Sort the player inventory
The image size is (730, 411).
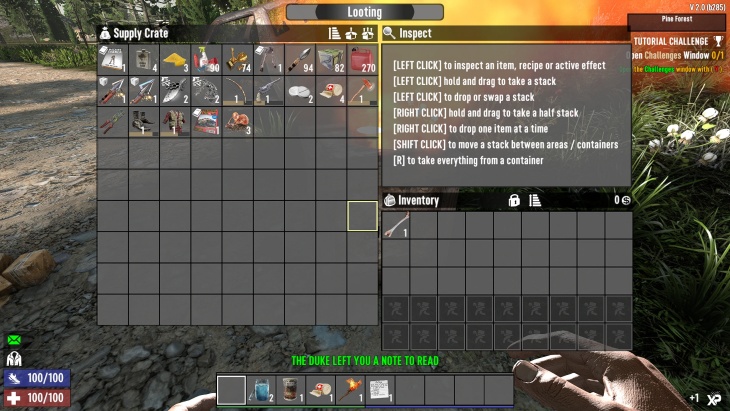[535, 200]
